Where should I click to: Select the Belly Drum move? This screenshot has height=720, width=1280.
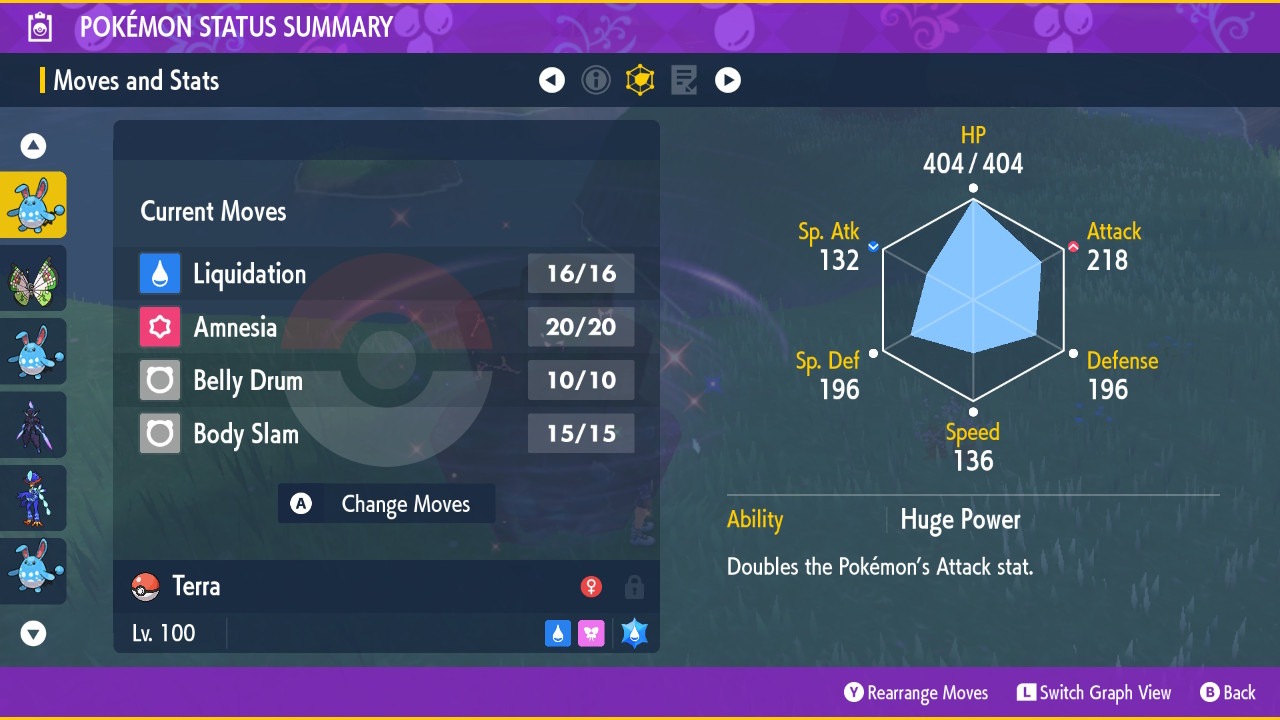click(386, 381)
